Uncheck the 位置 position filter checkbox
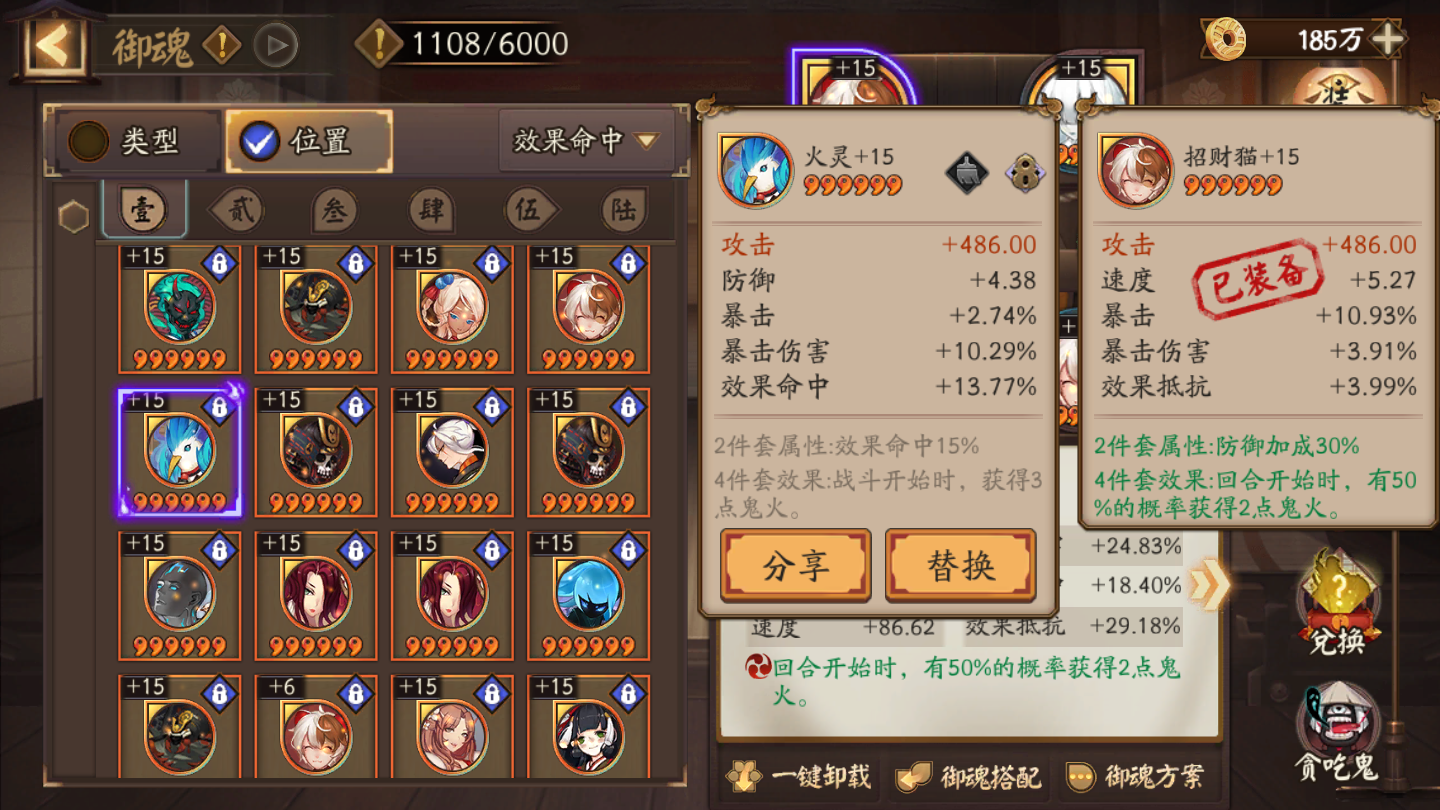 pyautogui.click(x=261, y=140)
